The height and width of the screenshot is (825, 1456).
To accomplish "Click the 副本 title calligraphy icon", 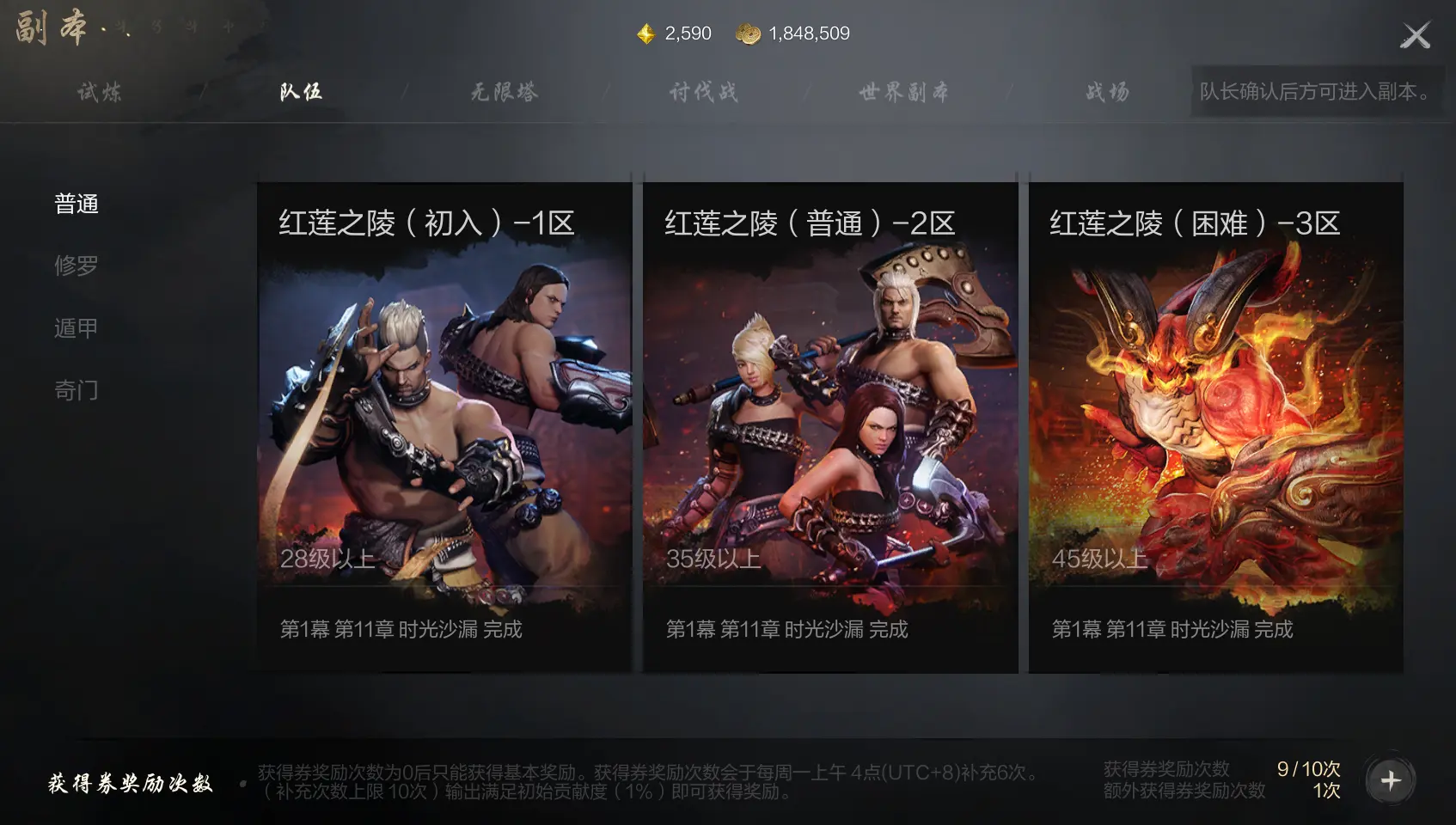I will pos(49,27).
